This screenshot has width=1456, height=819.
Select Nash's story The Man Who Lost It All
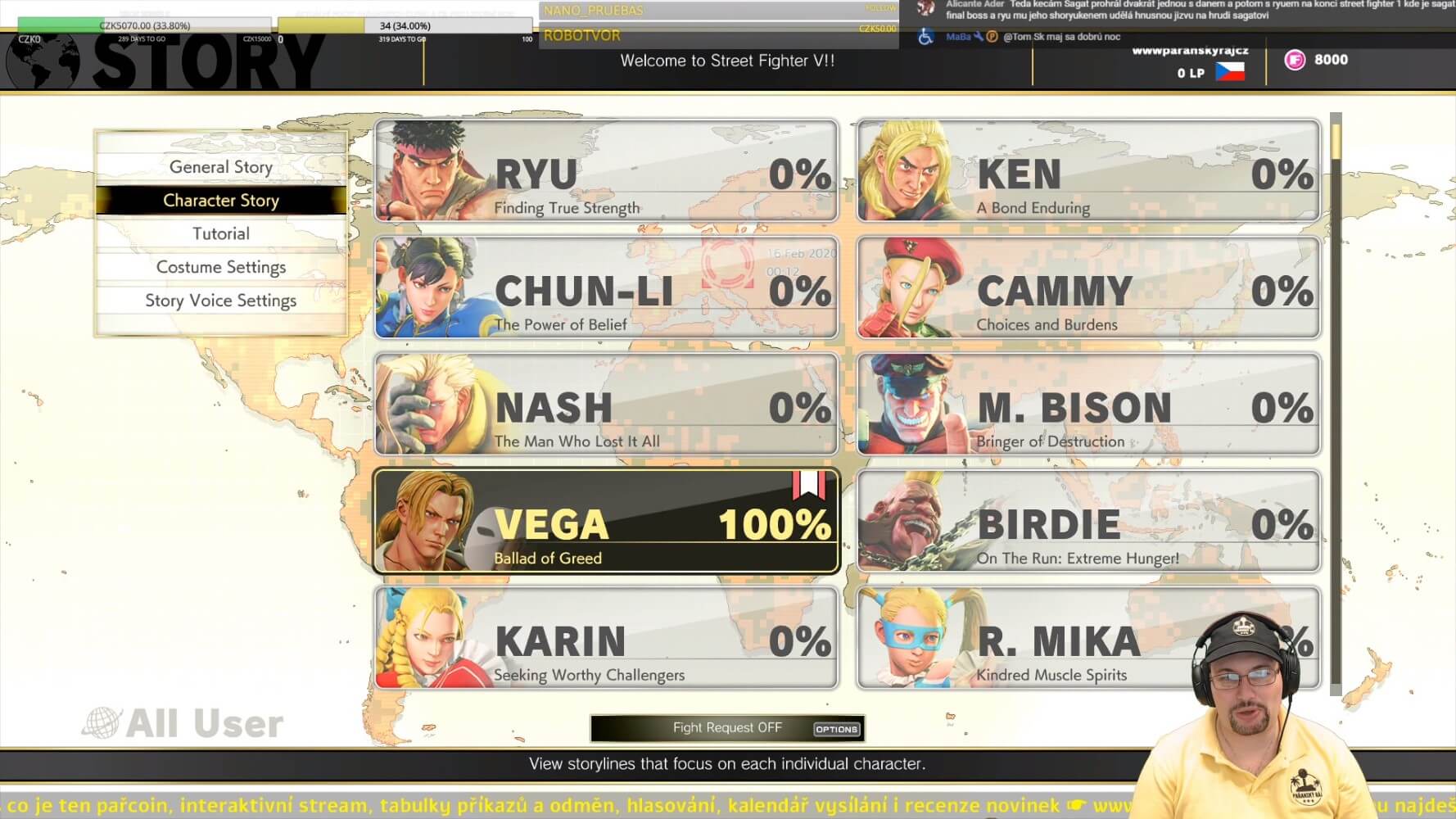tap(607, 405)
